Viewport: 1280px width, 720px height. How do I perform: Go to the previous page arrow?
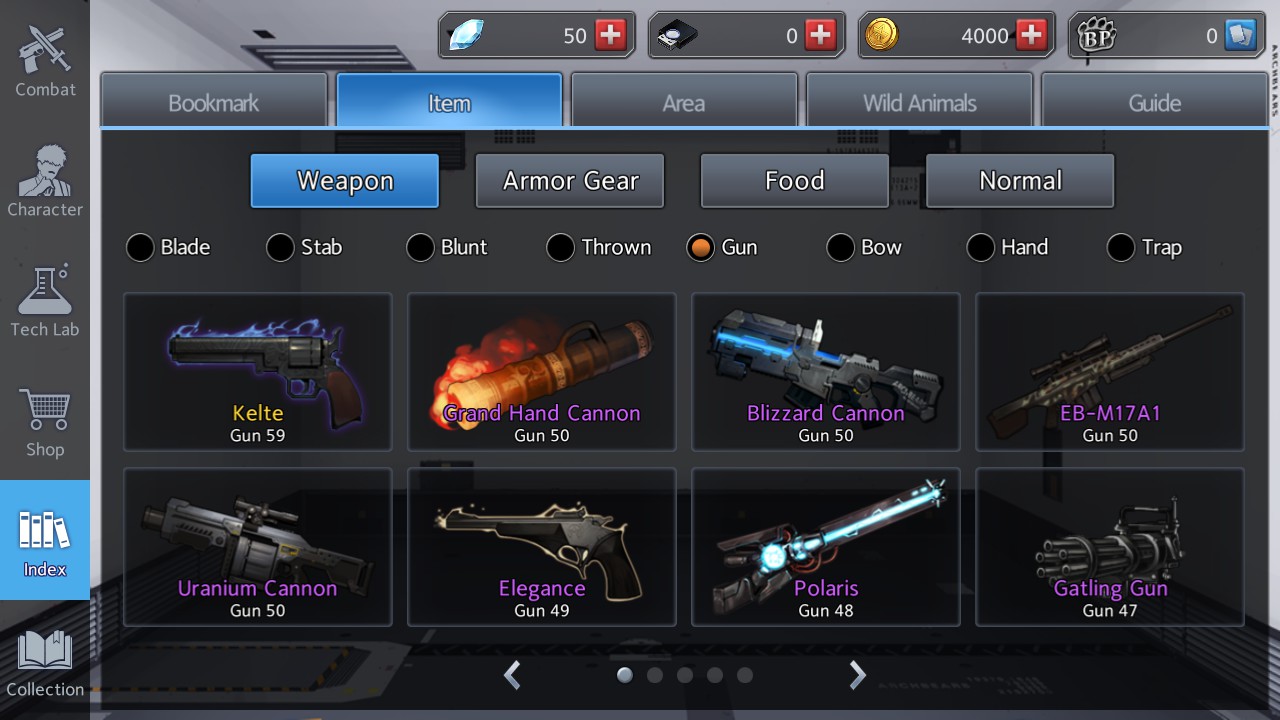click(512, 675)
